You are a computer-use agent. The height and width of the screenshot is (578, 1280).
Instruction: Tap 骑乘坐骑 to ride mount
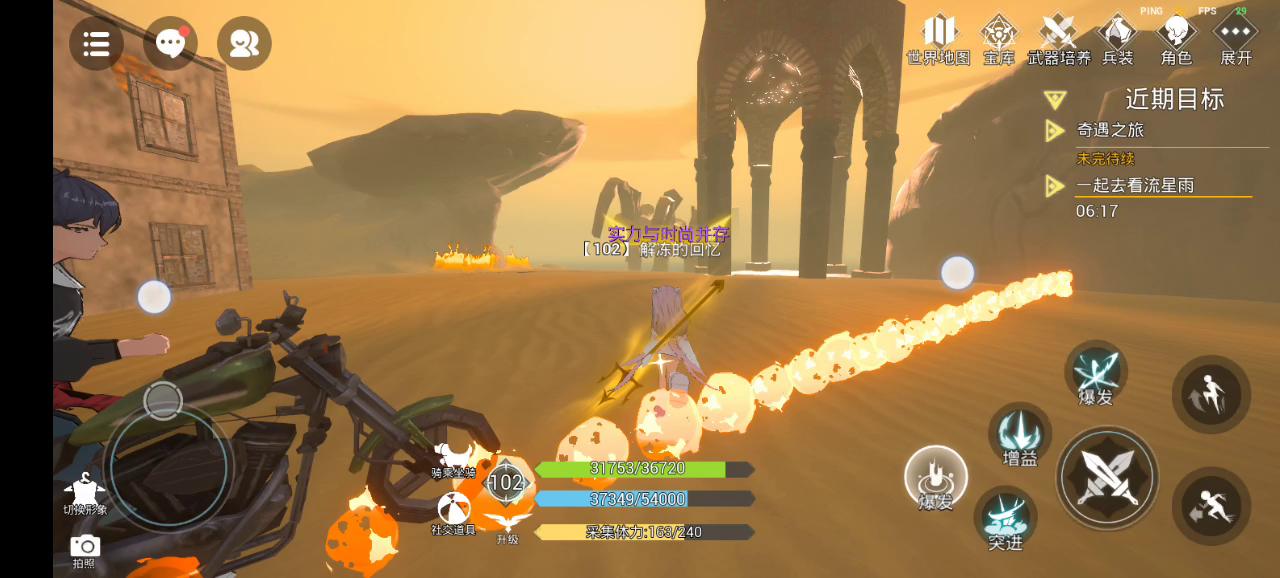point(453,460)
